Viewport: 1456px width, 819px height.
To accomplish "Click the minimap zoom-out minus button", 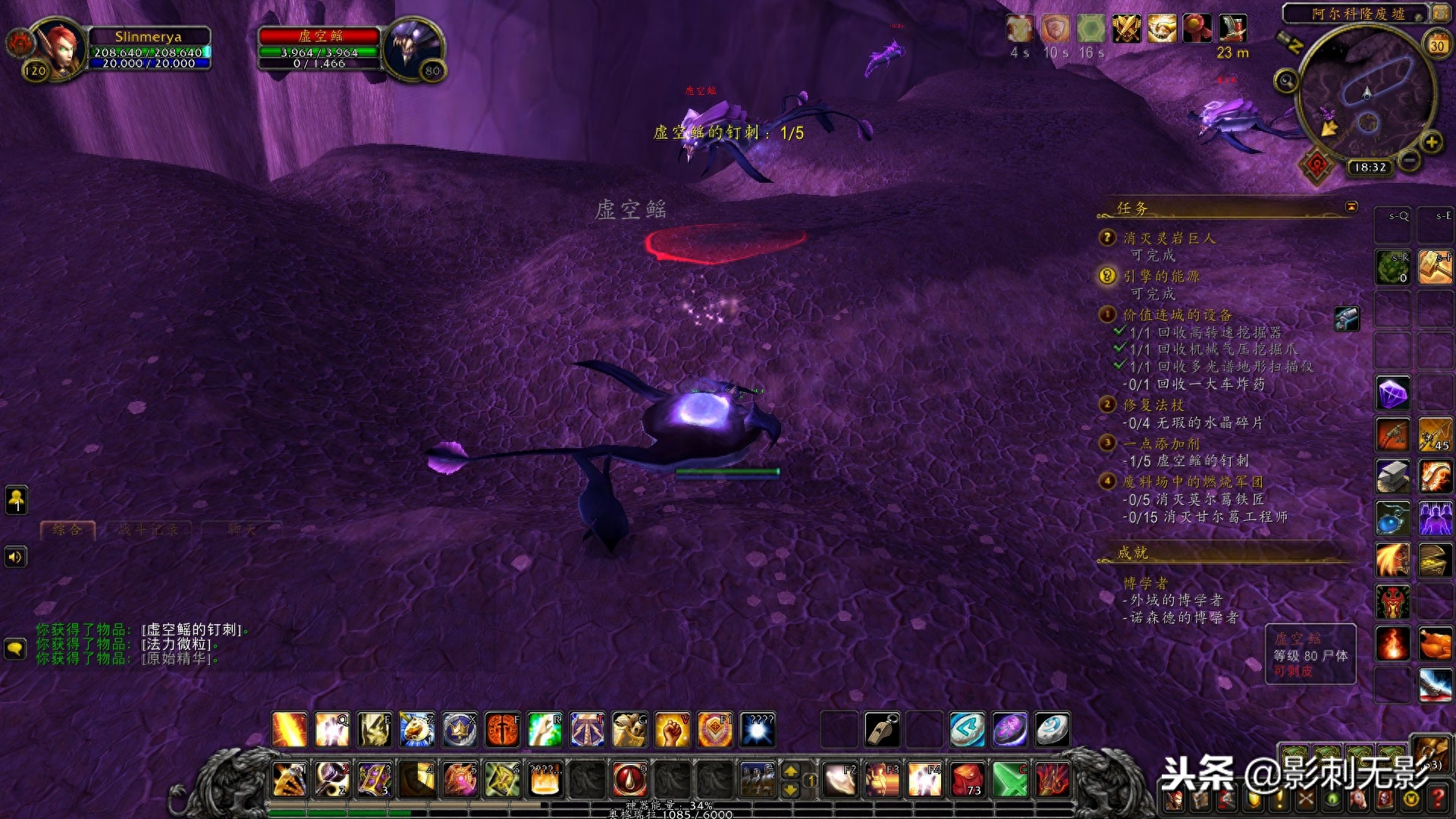I will [1409, 160].
